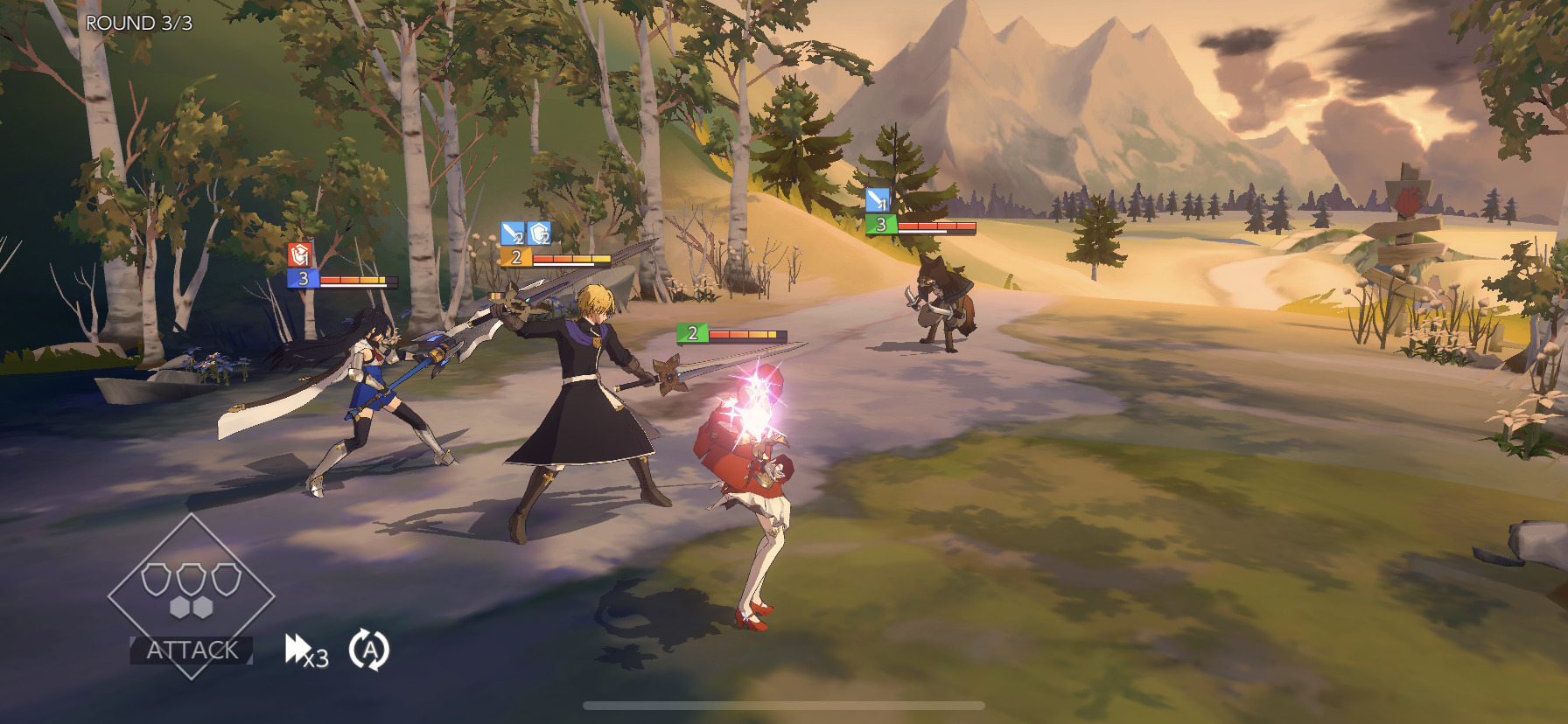1568x724 pixels.
Task: Toggle the auto-battle circular A icon
Action: (x=368, y=650)
